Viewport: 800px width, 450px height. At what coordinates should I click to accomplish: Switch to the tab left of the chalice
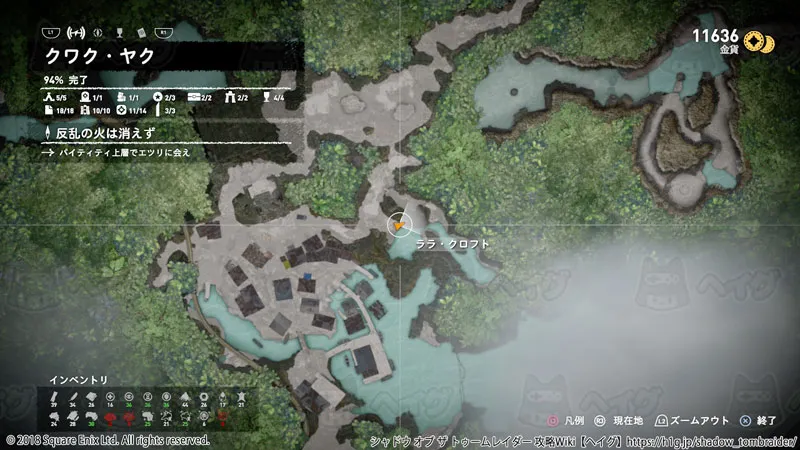pos(95,33)
